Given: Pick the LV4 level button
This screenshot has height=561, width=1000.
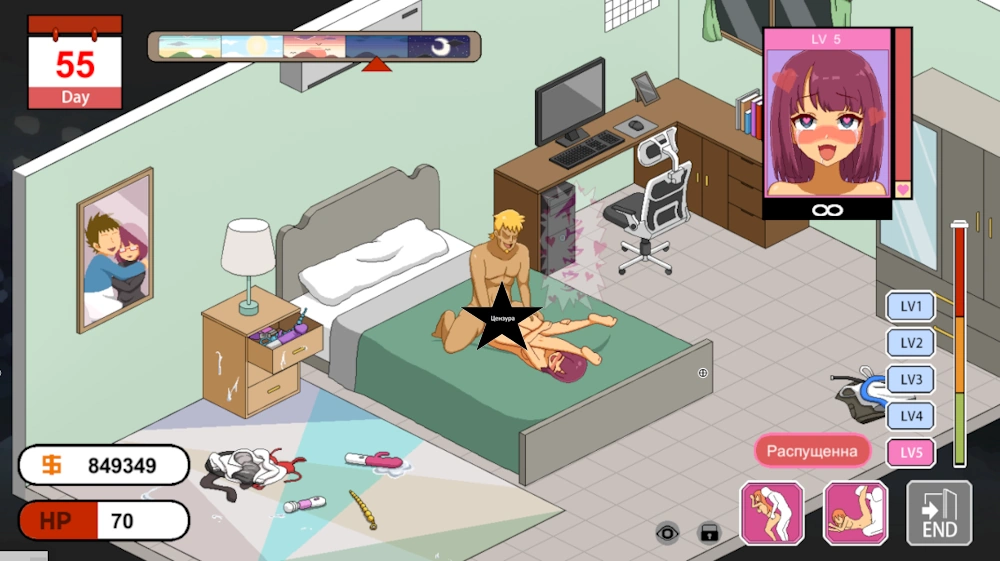Looking at the screenshot, I should click(911, 416).
